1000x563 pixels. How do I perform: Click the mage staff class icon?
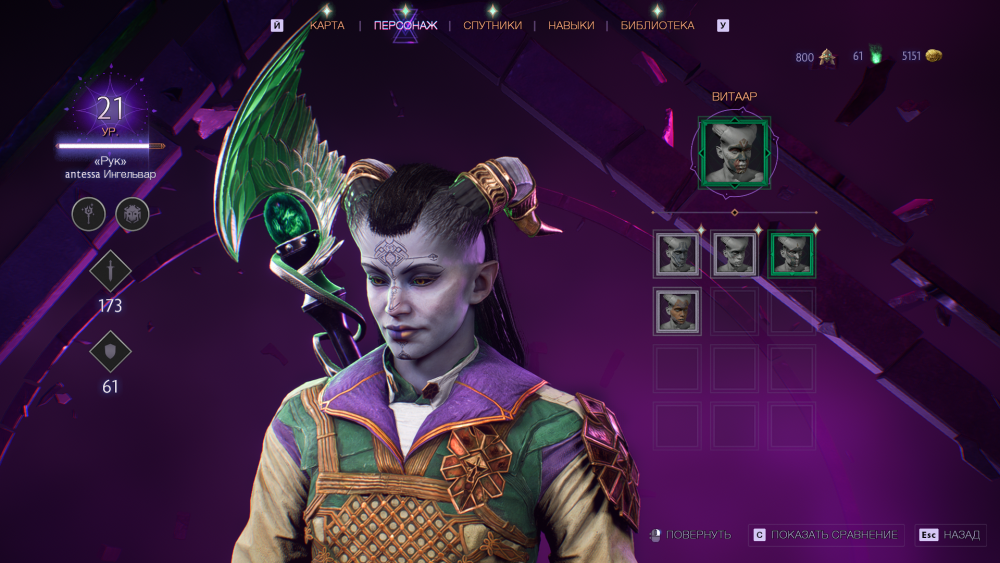click(88, 213)
